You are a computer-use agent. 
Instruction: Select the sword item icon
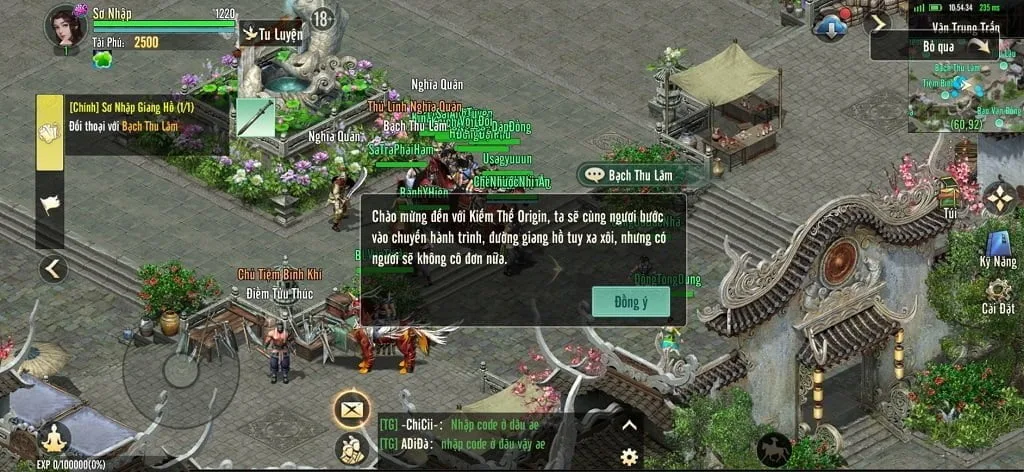pyautogui.click(x=254, y=117)
